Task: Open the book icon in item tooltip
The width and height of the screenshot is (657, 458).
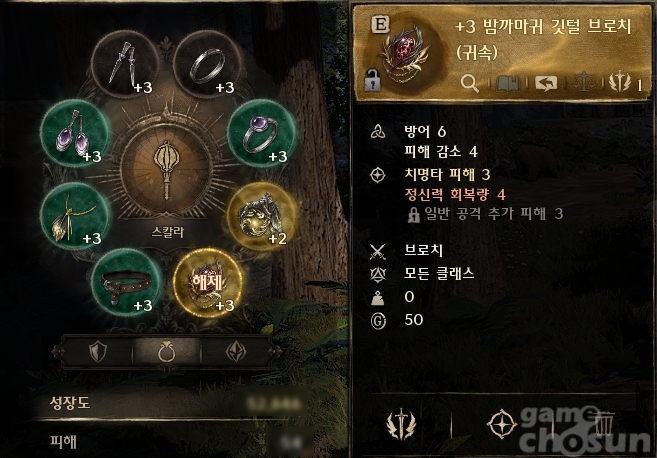Action: (507, 85)
